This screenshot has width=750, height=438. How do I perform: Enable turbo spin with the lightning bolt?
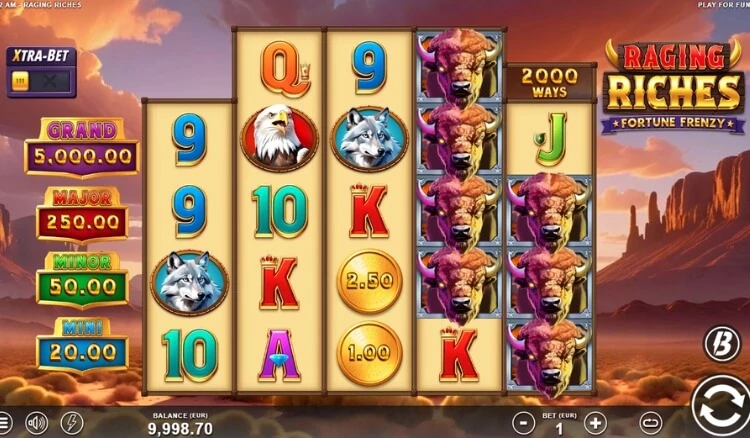71,423
